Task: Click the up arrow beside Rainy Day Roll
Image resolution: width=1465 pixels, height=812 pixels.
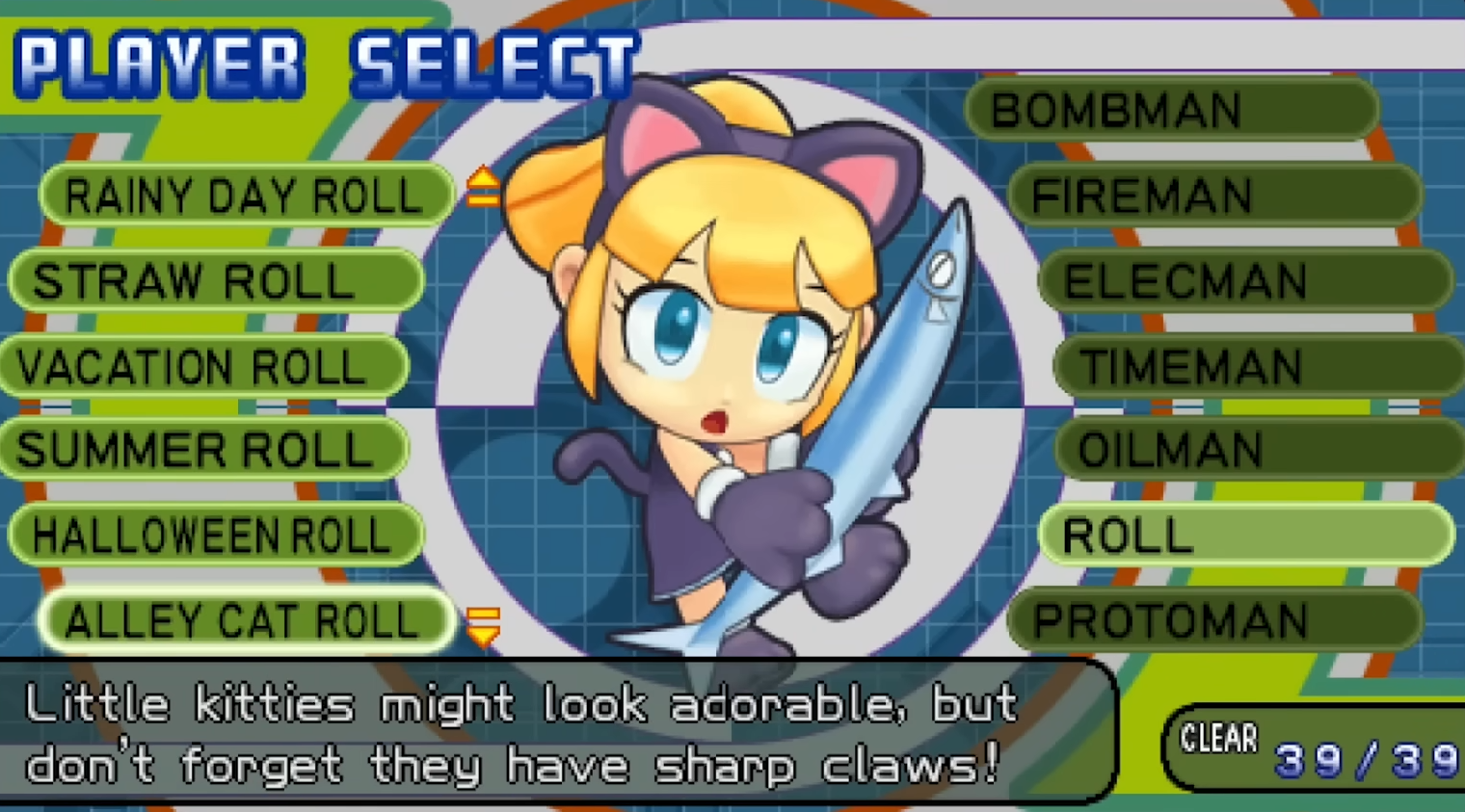Action: [483, 187]
